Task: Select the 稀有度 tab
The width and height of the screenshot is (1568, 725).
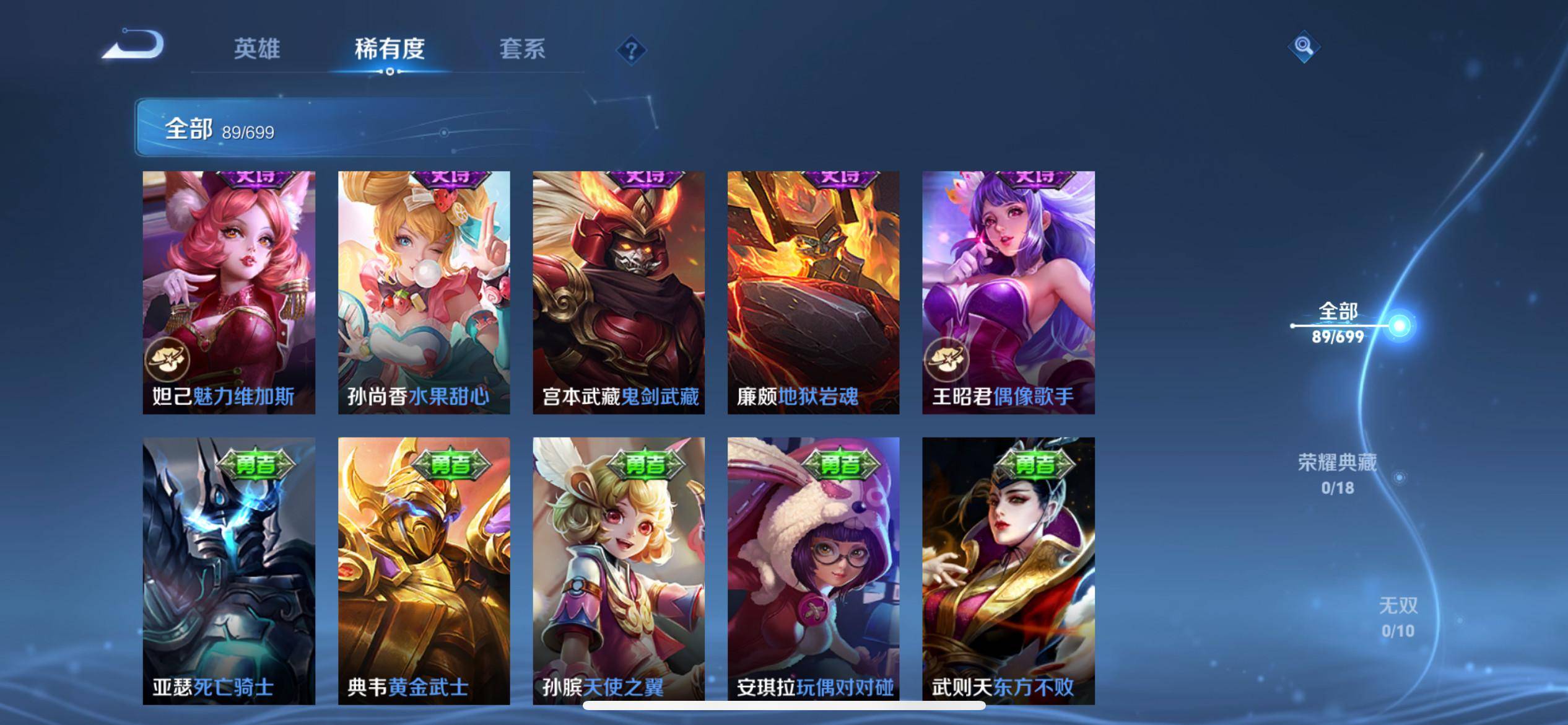Action: point(390,49)
